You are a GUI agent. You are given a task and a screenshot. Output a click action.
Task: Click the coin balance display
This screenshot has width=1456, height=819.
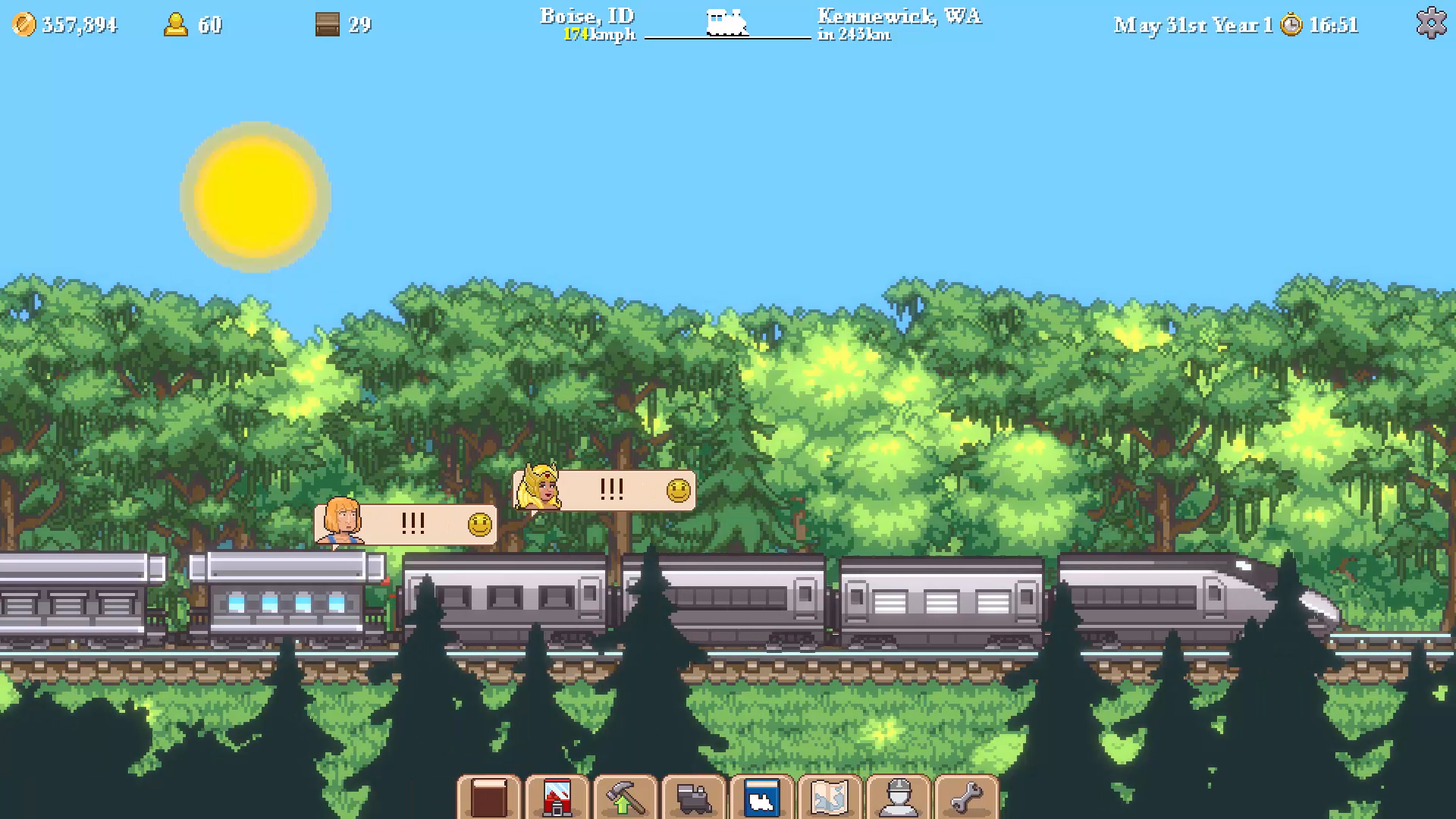coord(67,24)
